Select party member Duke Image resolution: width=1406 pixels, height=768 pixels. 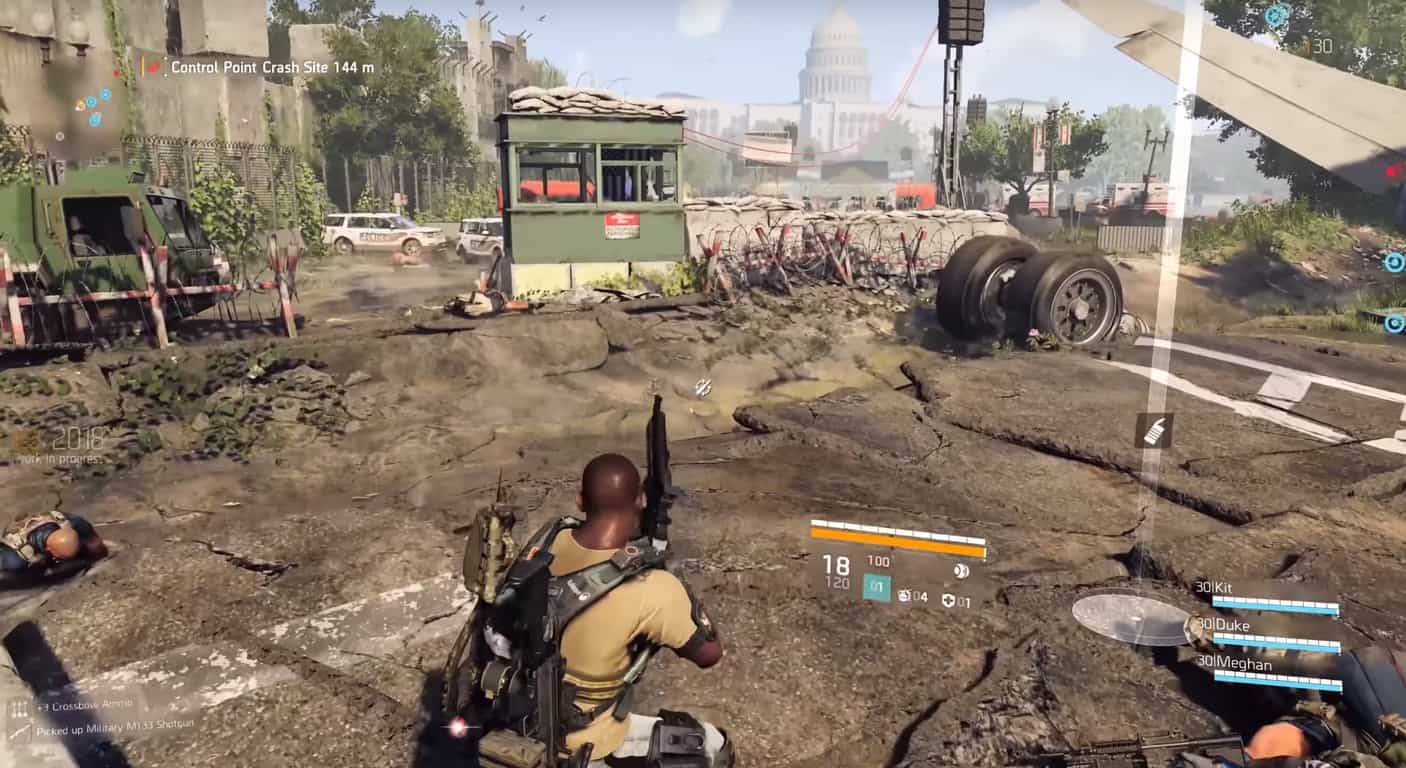click(1270, 632)
